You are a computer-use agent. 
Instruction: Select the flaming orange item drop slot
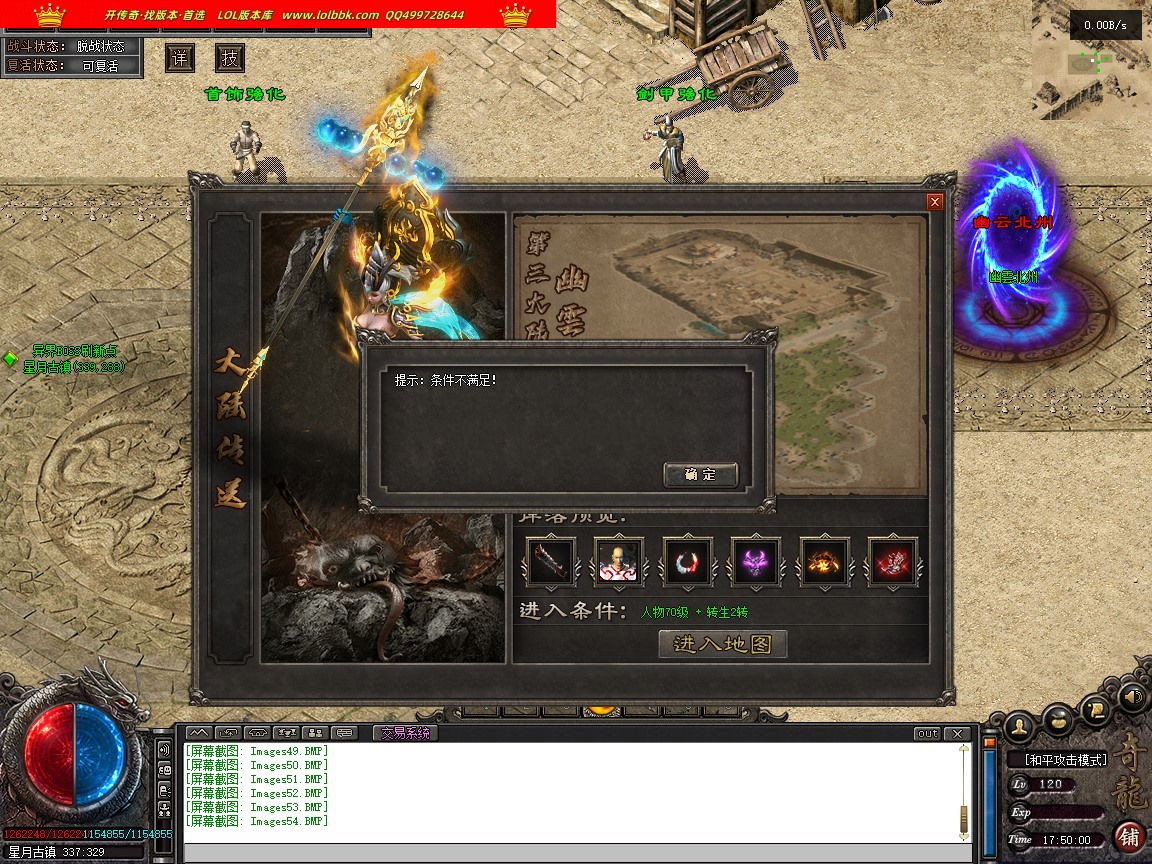tap(825, 562)
